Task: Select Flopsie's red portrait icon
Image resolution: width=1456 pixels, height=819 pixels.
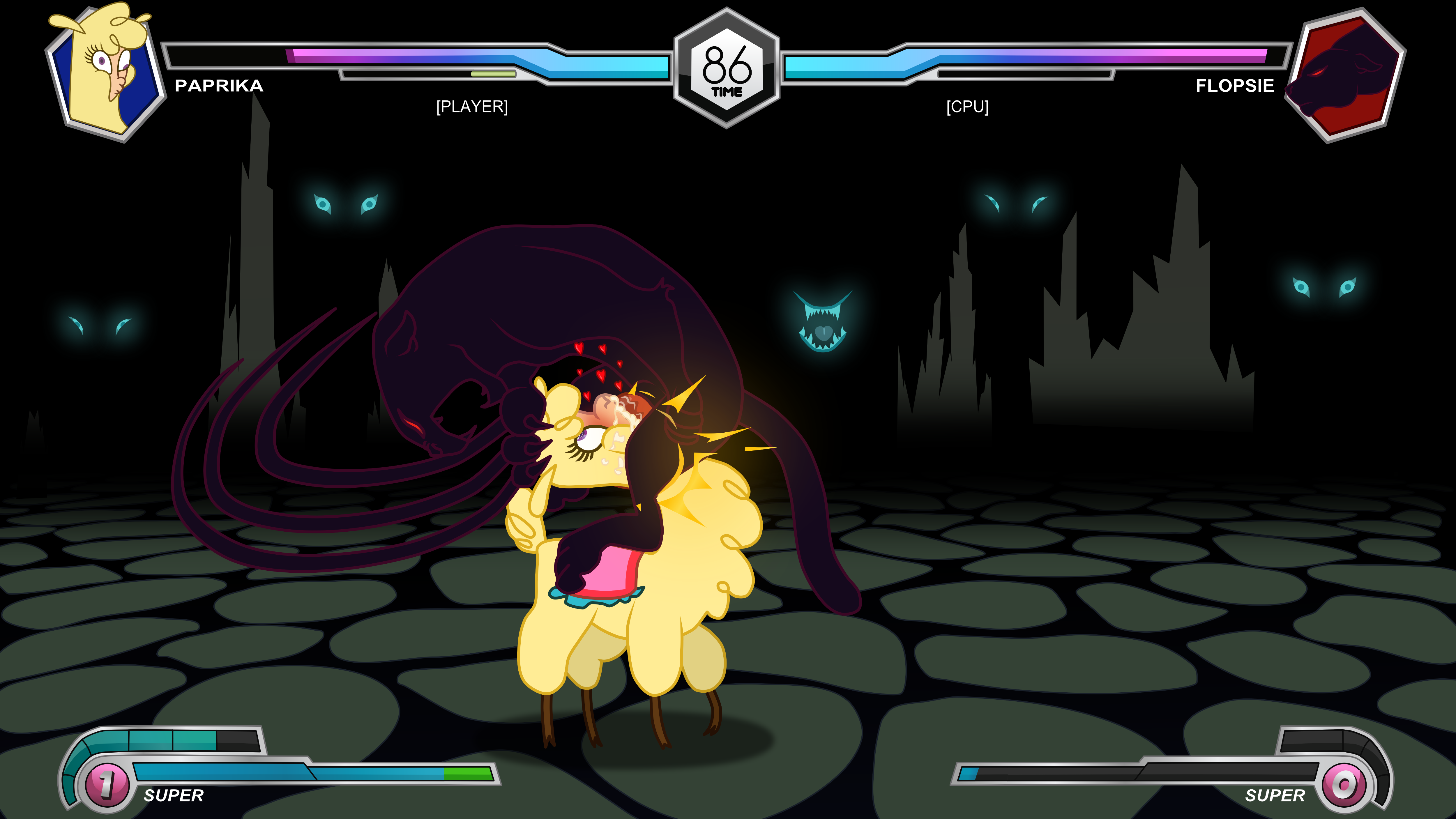Action: 1347,75
